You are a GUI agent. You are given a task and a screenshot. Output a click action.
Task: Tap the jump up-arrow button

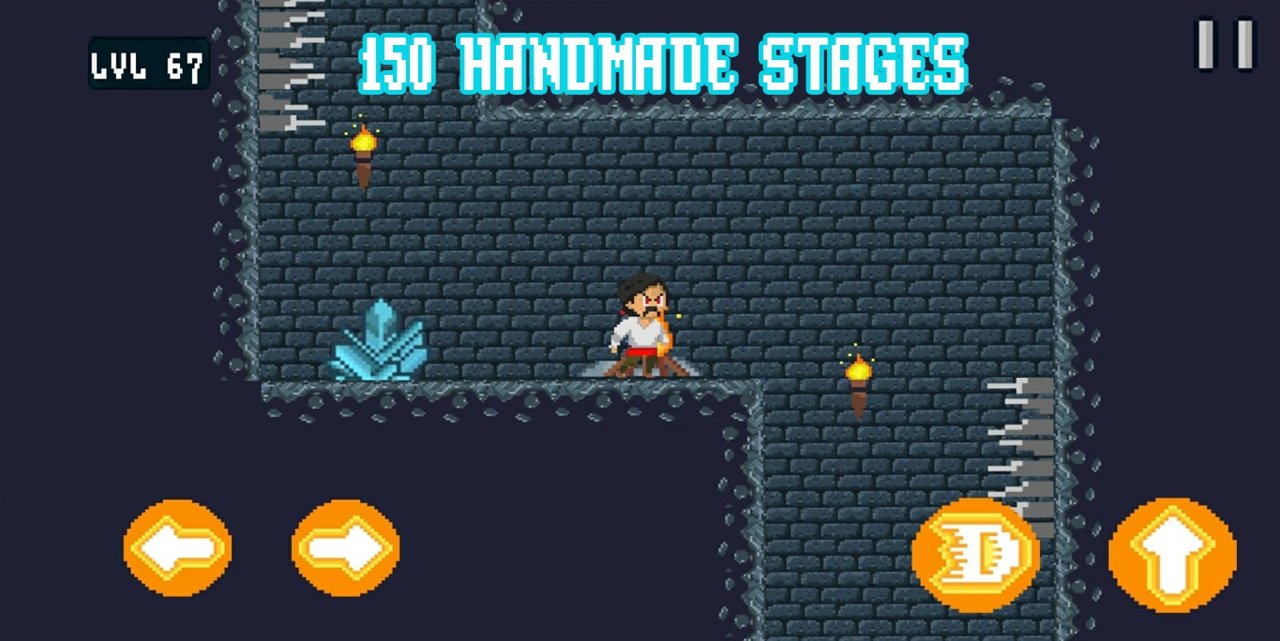tap(1172, 554)
